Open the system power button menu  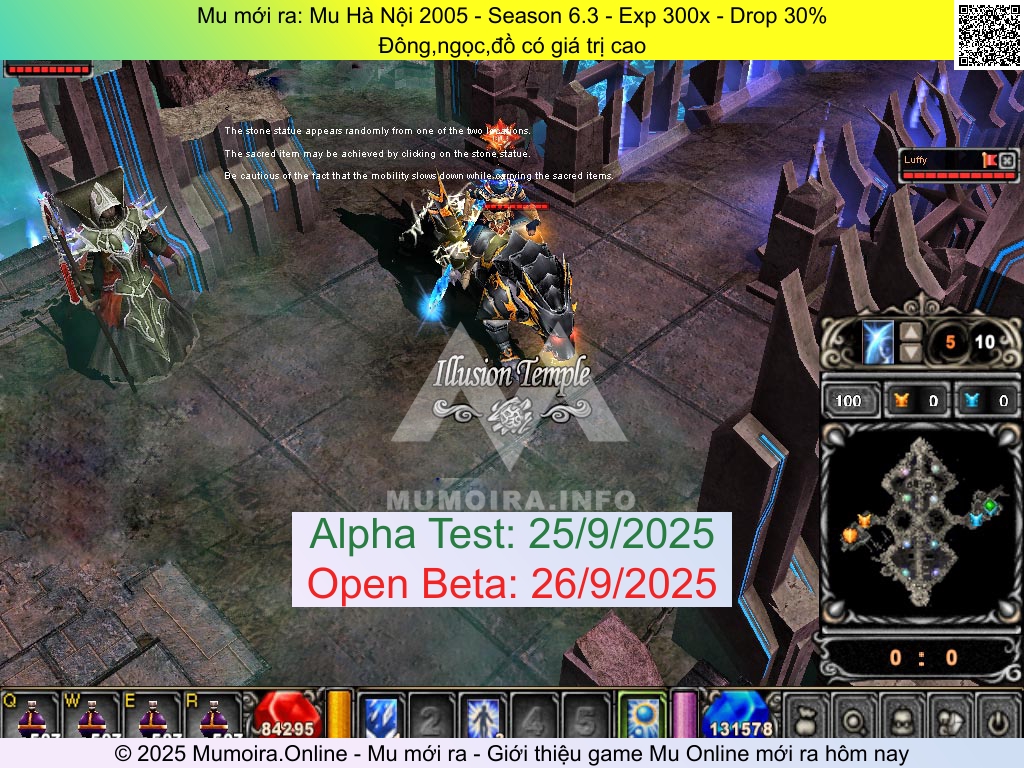[997, 717]
